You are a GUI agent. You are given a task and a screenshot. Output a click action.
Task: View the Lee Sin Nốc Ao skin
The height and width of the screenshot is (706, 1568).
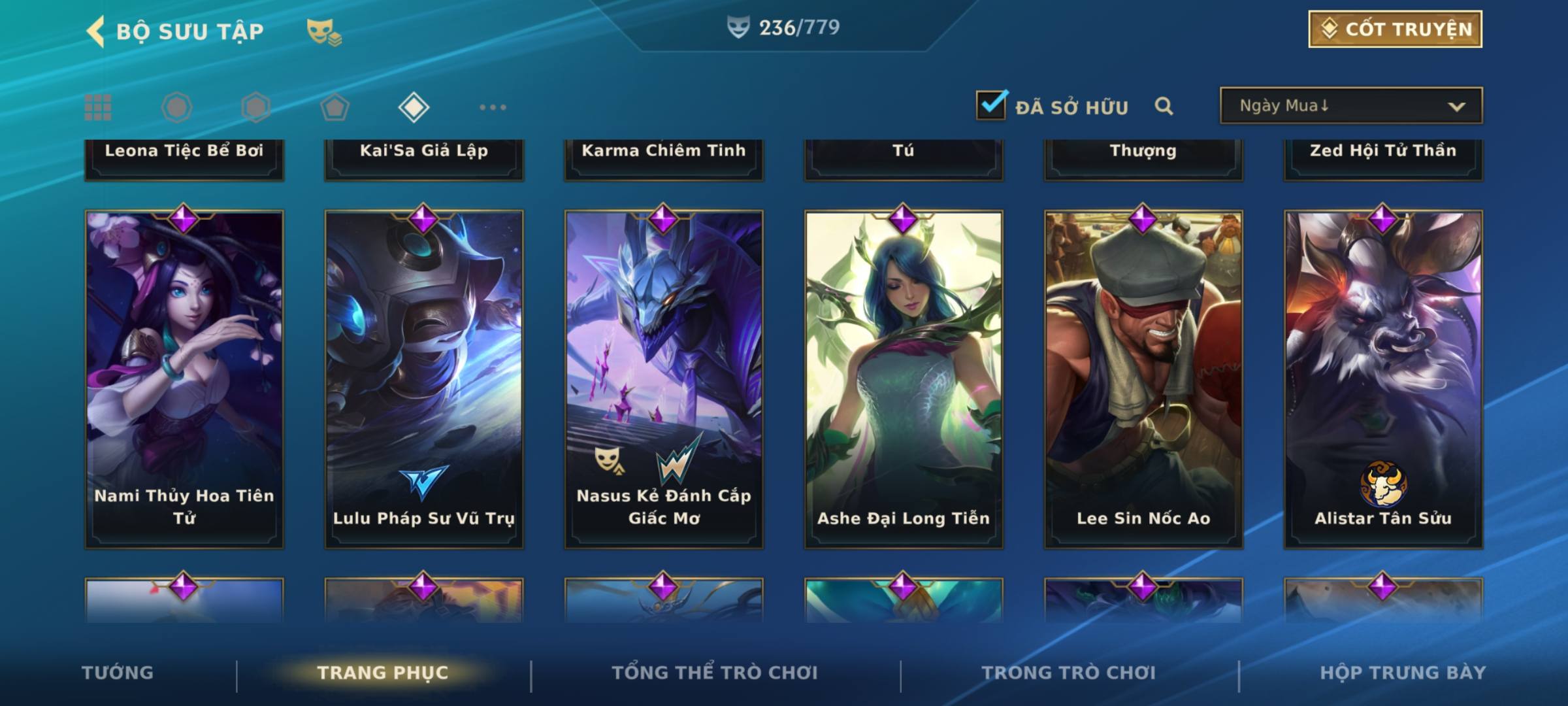click(1143, 379)
